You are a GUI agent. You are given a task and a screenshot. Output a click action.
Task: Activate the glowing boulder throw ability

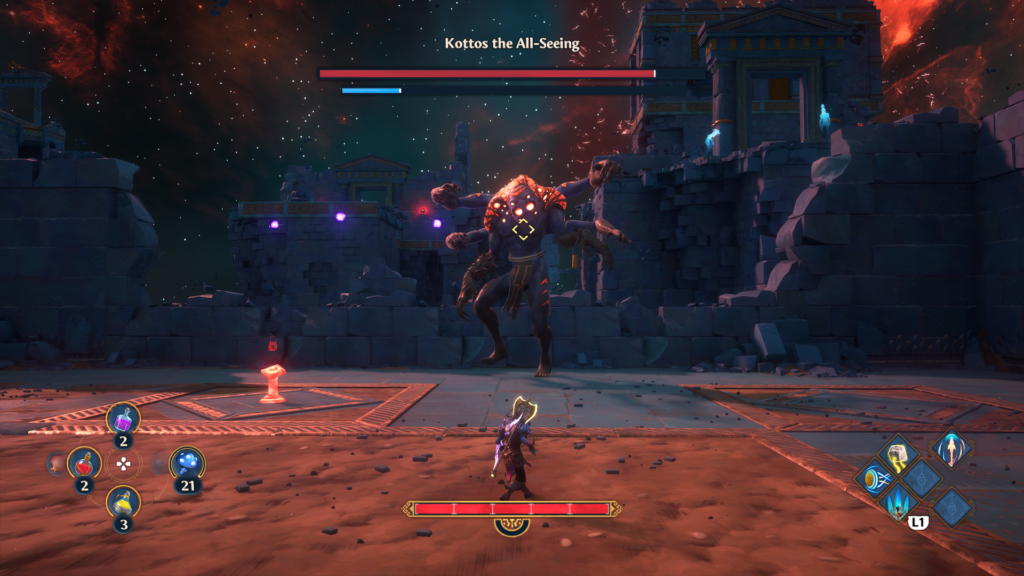point(898,453)
